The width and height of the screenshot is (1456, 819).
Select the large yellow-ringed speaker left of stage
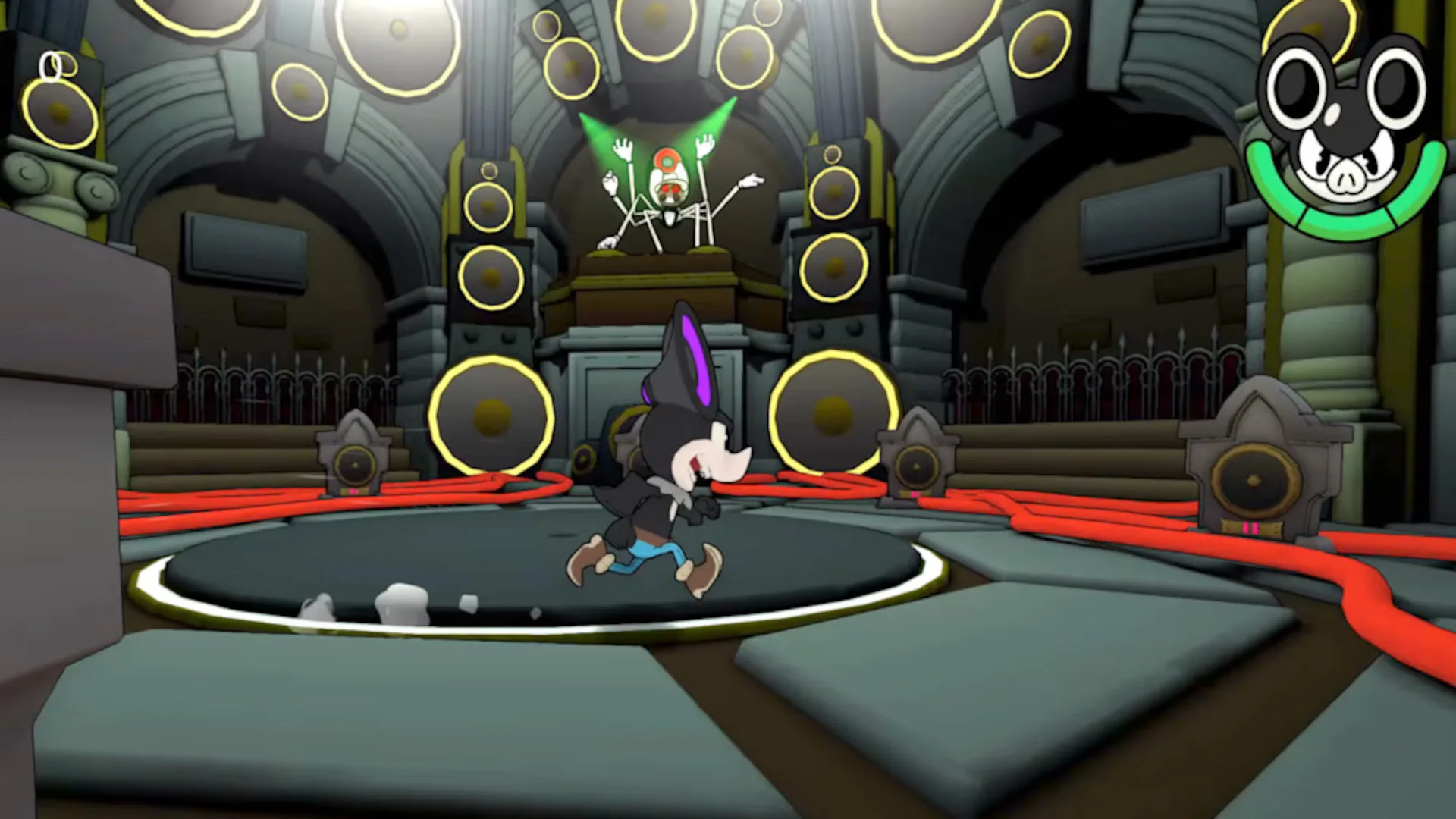click(x=493, y=413)
